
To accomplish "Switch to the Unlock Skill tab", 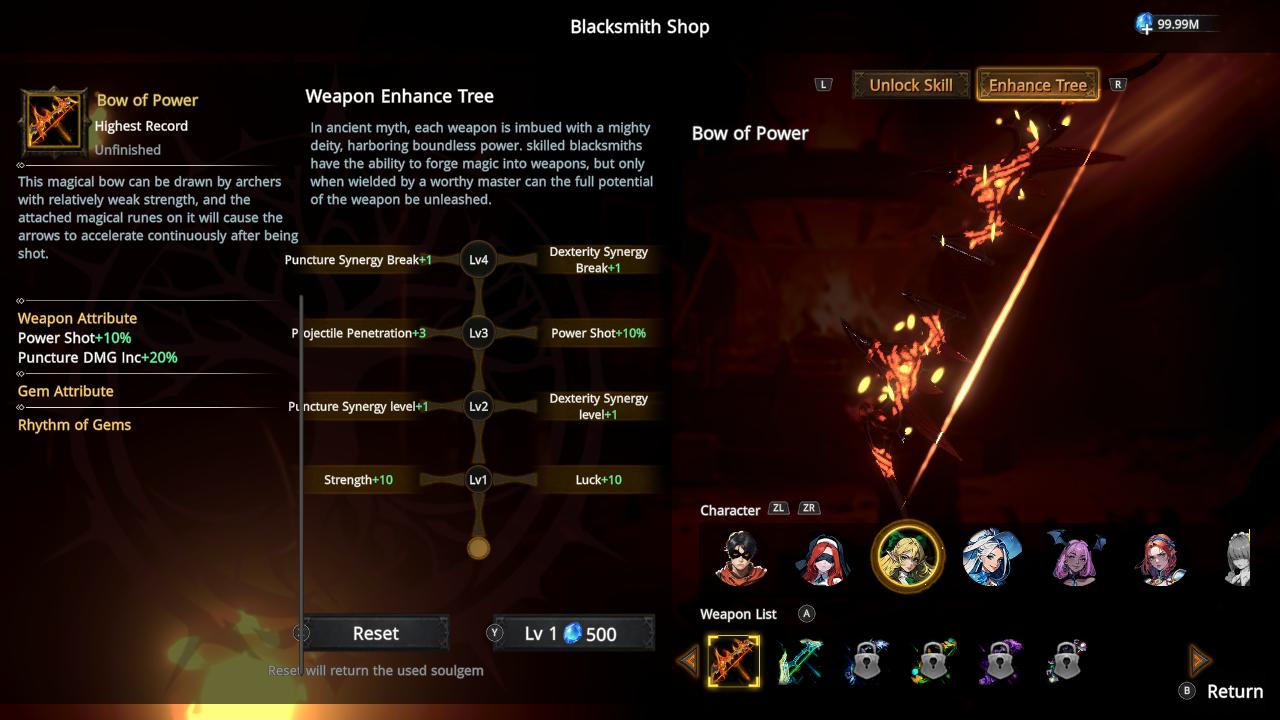I will point(910,85).
